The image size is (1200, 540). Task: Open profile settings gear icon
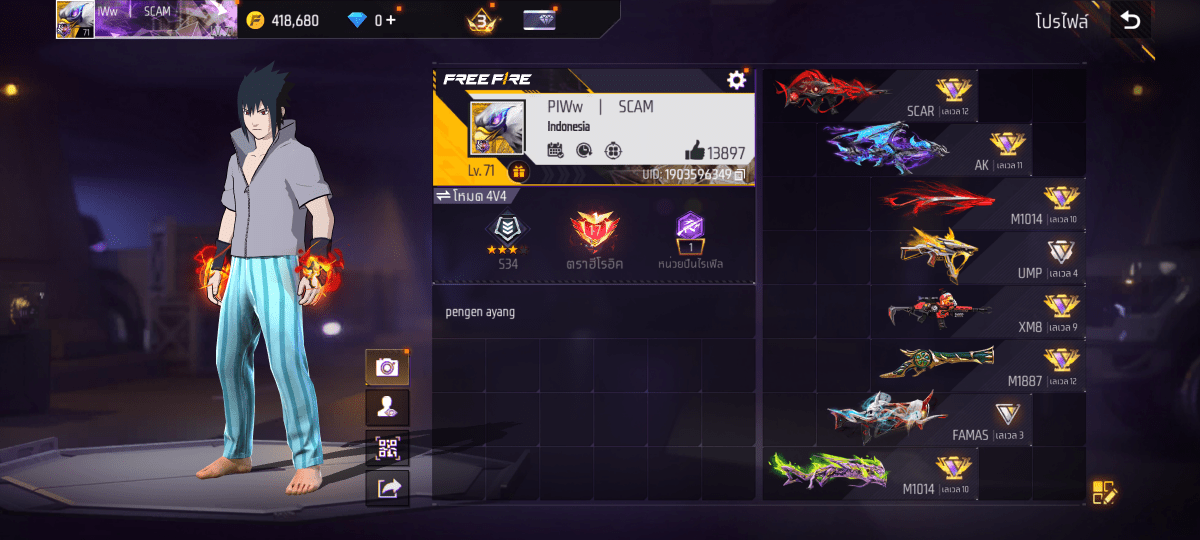[x=737, y=80]
